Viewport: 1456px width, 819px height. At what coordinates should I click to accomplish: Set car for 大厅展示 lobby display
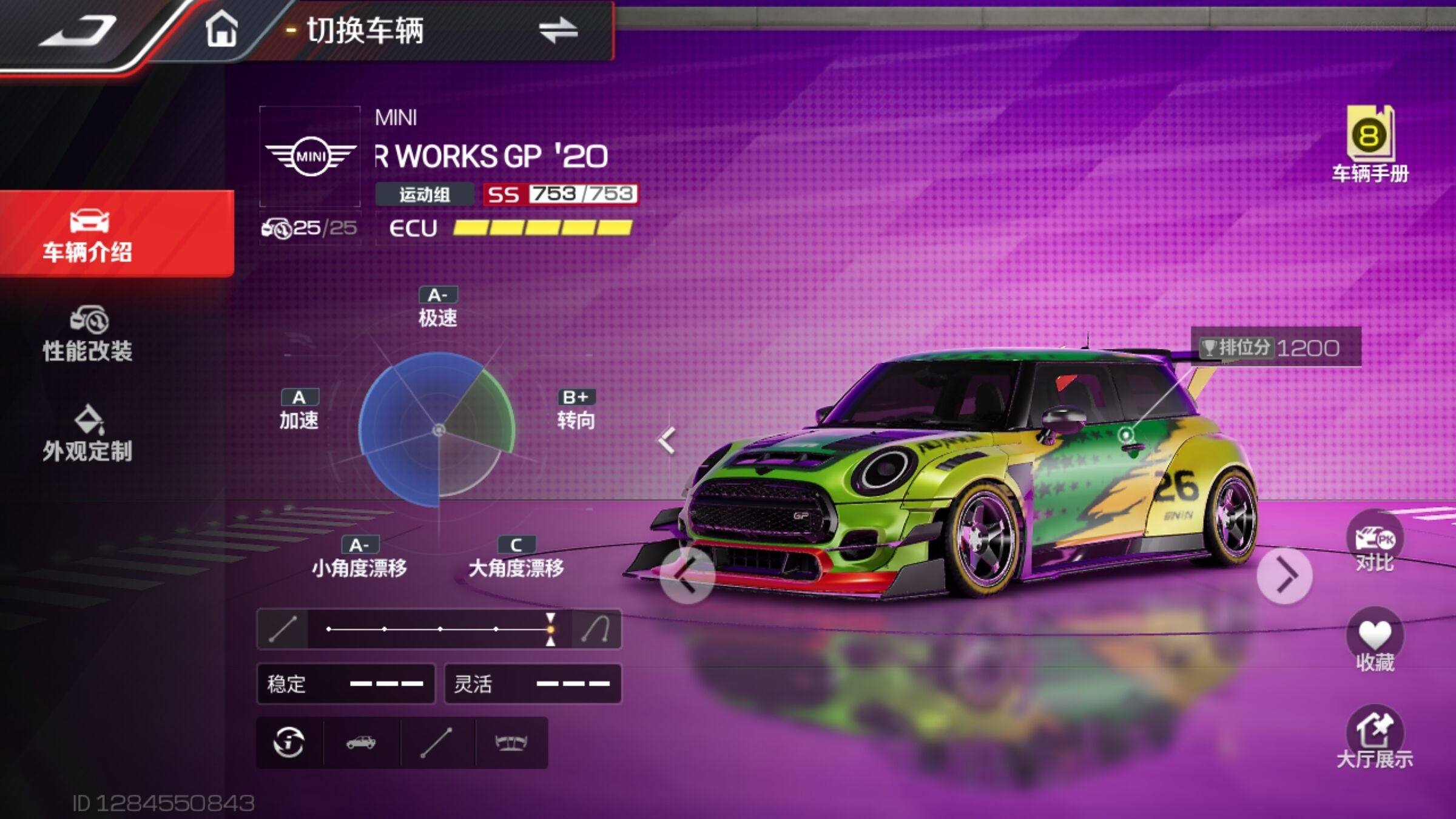coord(1375,739)
